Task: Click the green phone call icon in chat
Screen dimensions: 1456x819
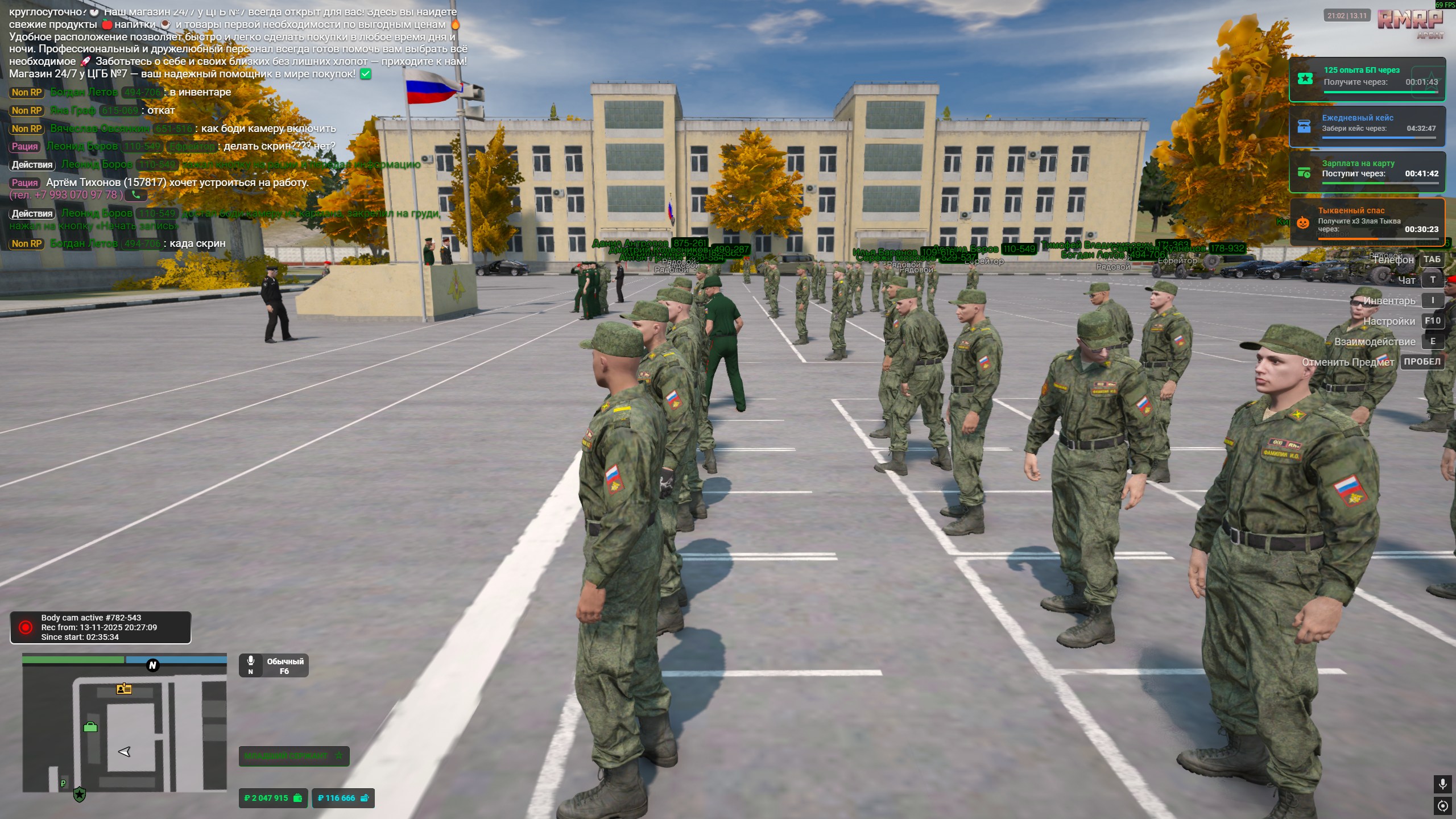Action: (136, 195)
